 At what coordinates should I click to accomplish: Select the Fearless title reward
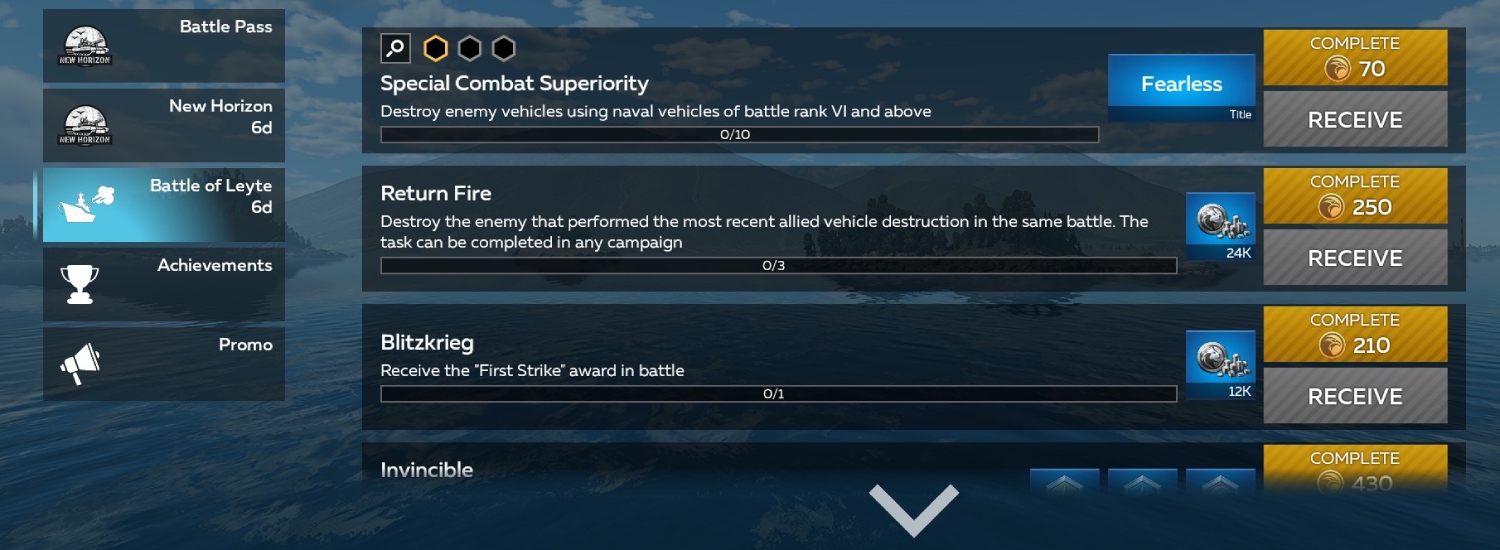point(1181,87)
